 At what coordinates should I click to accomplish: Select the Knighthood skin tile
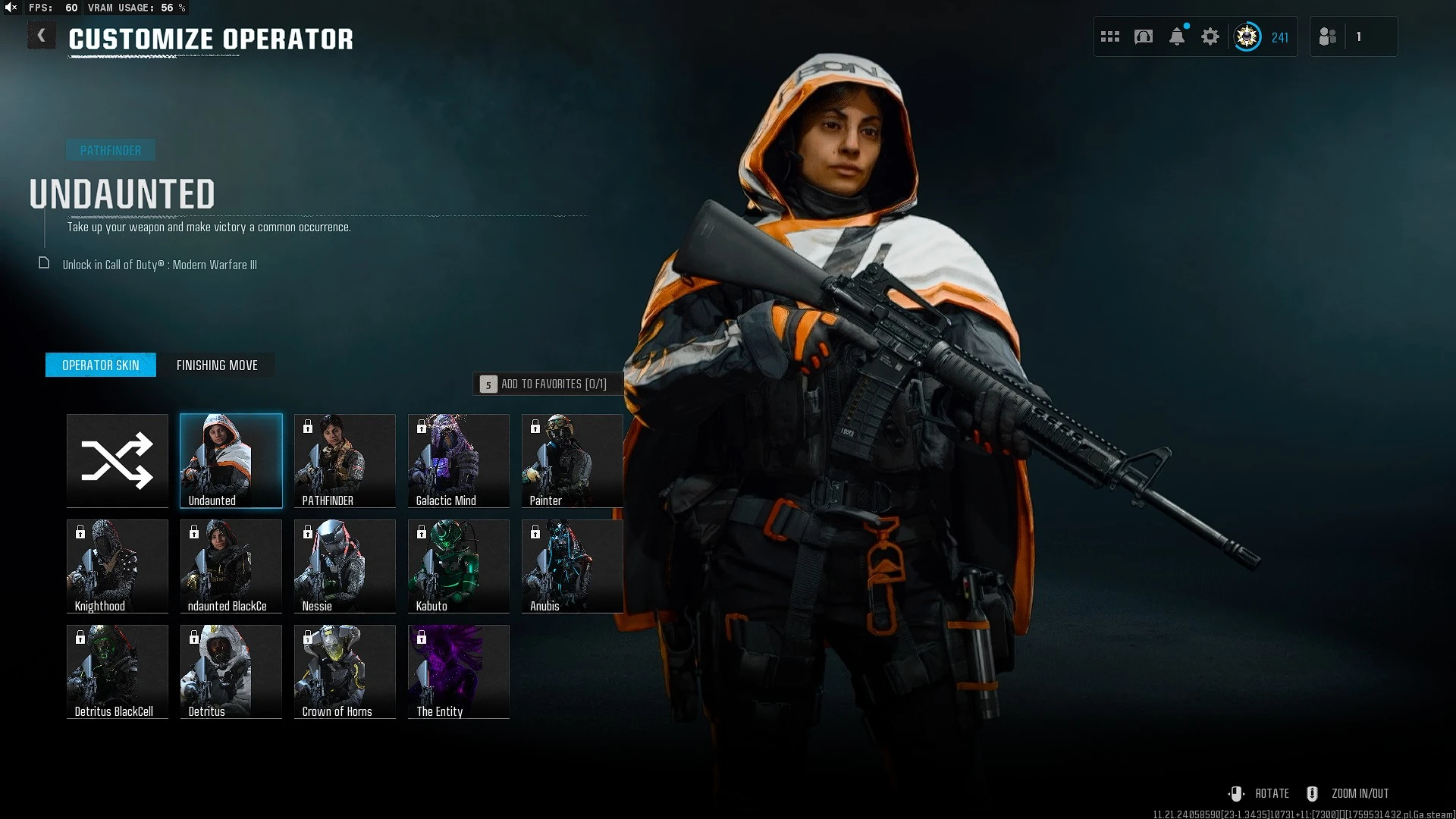click(x=118, y=566)
